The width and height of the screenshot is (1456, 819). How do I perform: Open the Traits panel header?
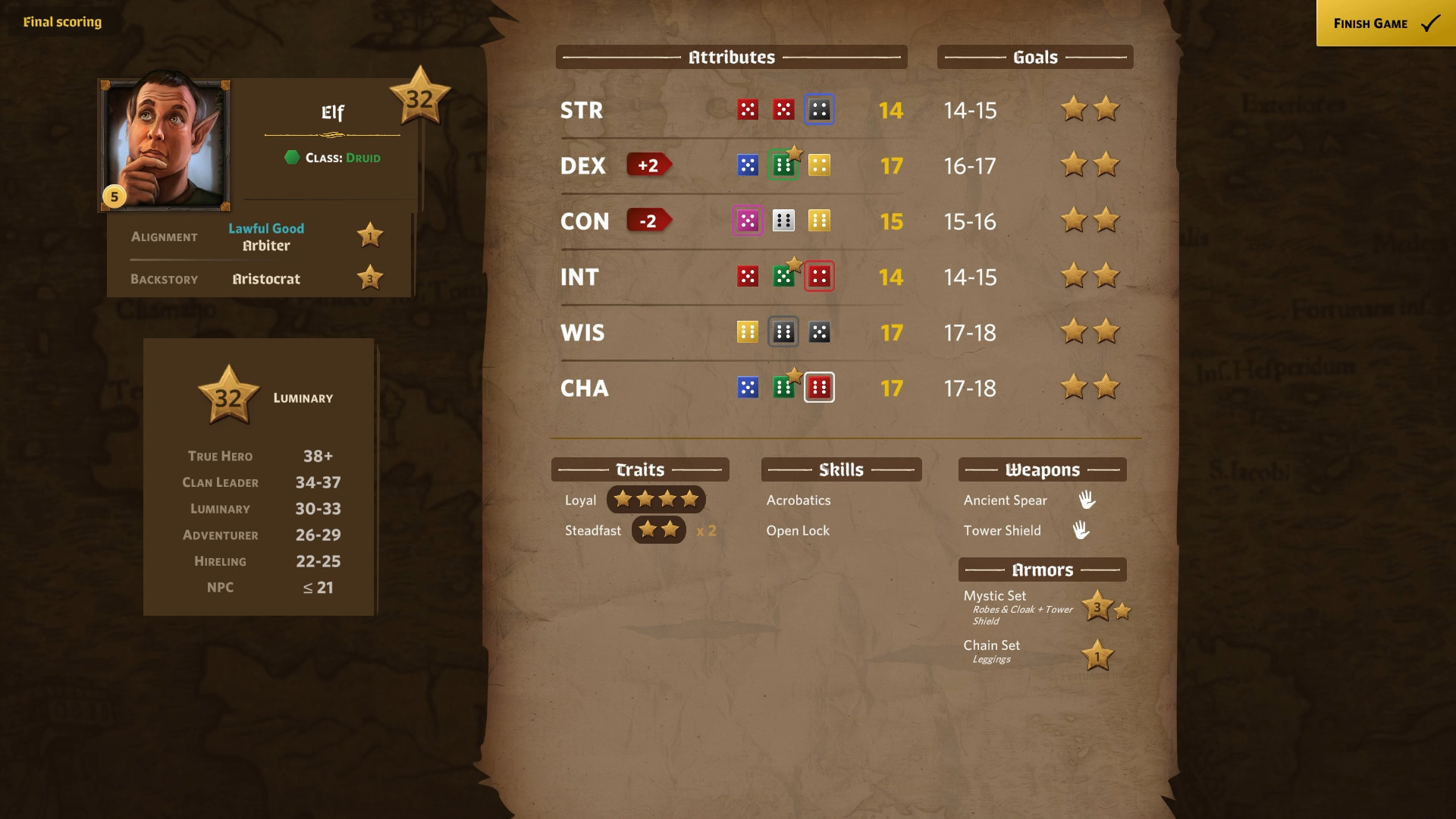[x=639, y=469]
